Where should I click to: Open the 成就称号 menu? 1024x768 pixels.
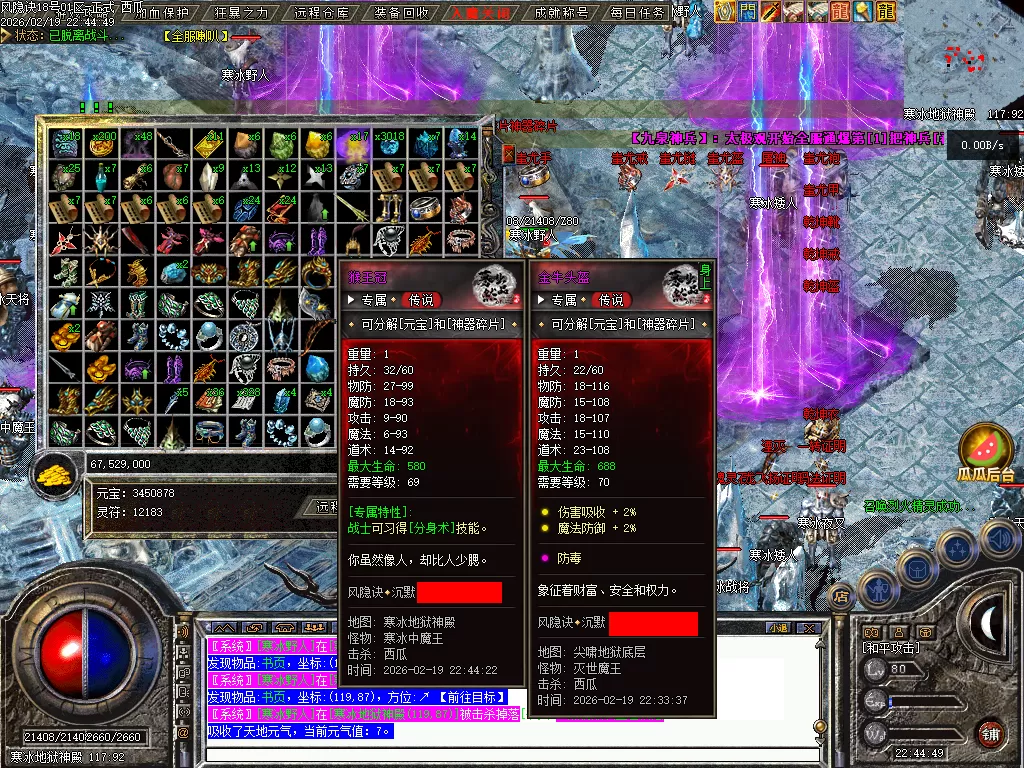coord(562,13)
